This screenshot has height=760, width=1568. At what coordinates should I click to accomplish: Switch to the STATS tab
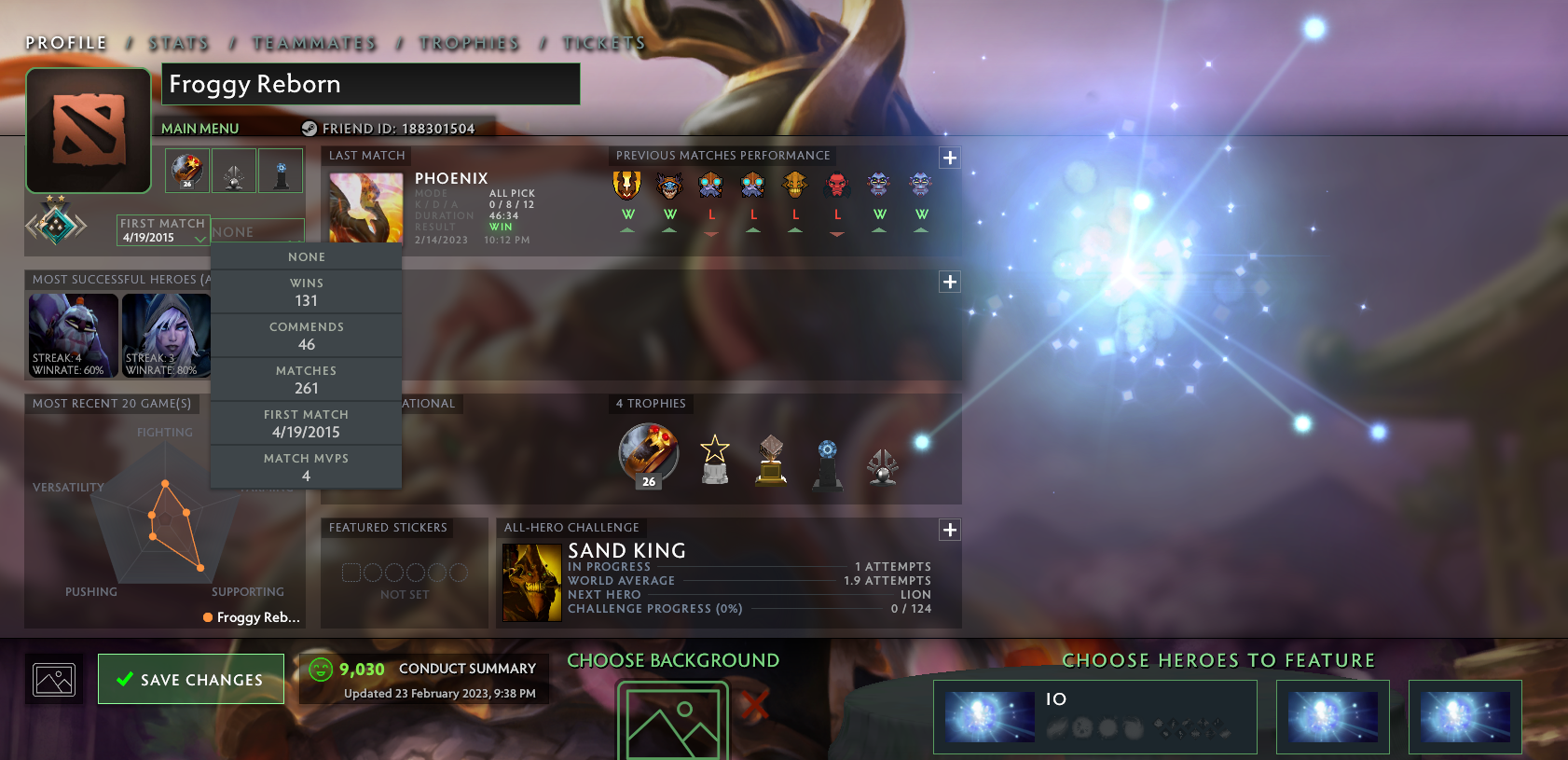[x=178, y=42]
